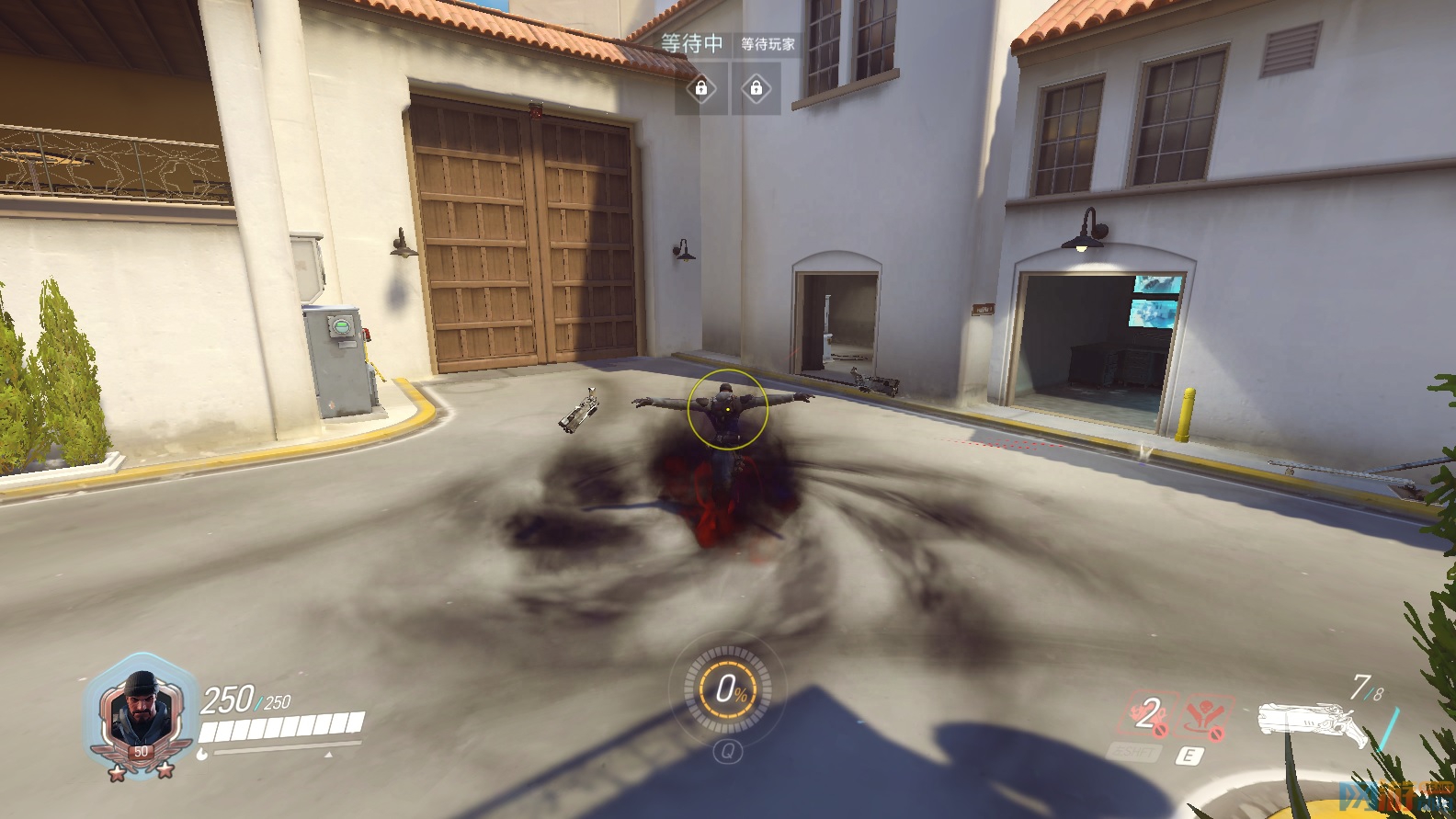Select the second locked objective marker
Image resolution: width=1456 pixels, height=819 pixels.
point(756,88)
